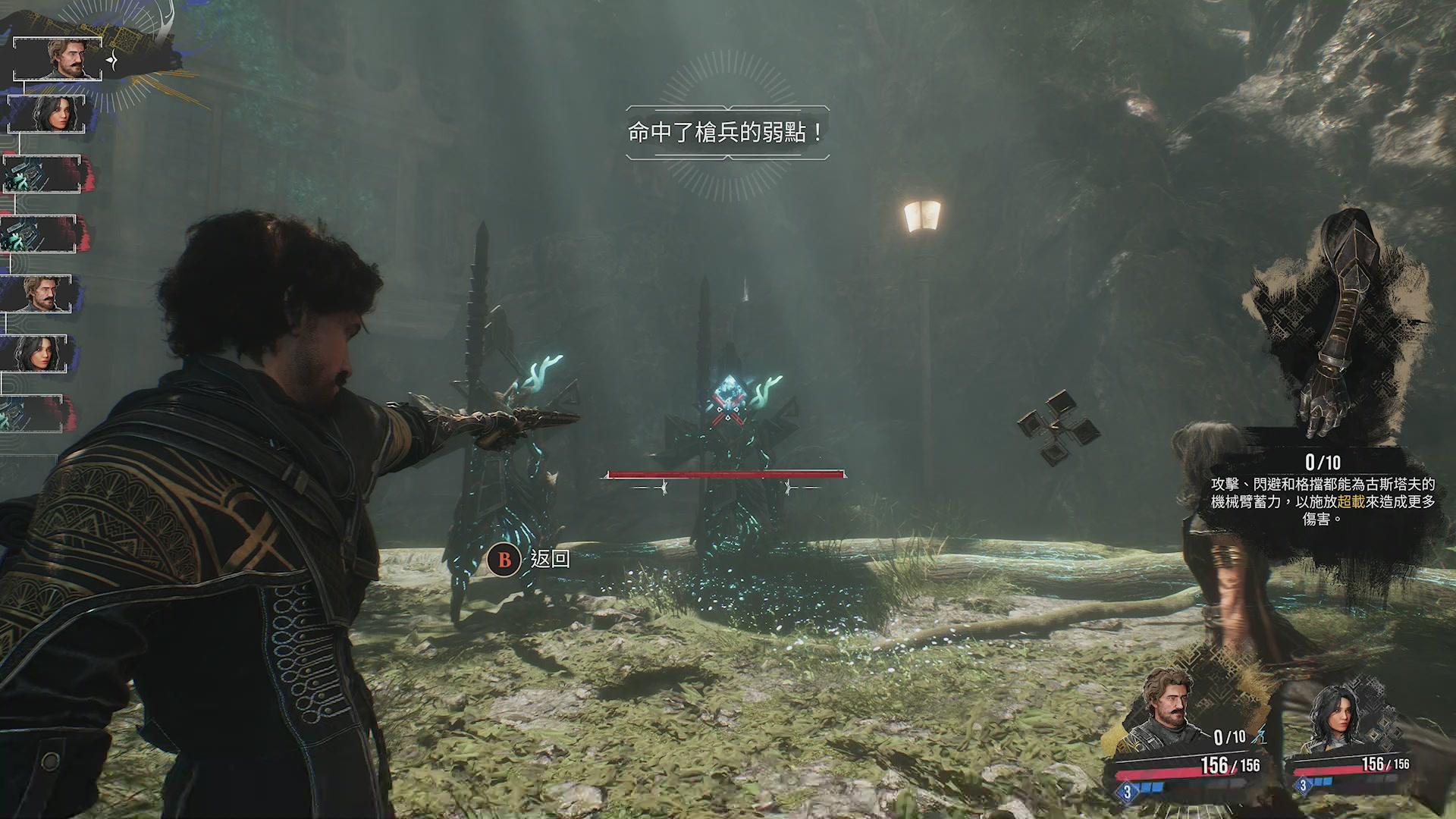The height and width of the screenshot is (819, 1456).
Task: Click the 返回 back option
Action: (530, 560)
